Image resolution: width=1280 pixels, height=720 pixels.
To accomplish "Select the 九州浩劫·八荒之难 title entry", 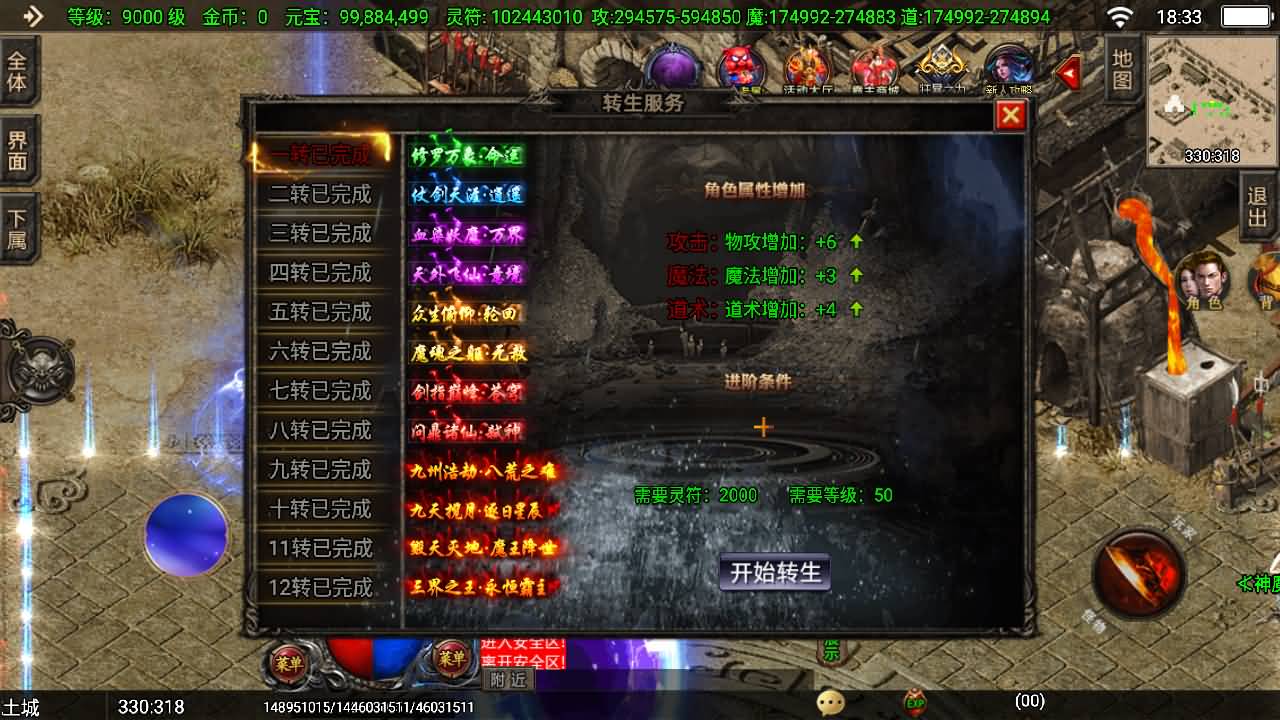I will pos(483,470).
